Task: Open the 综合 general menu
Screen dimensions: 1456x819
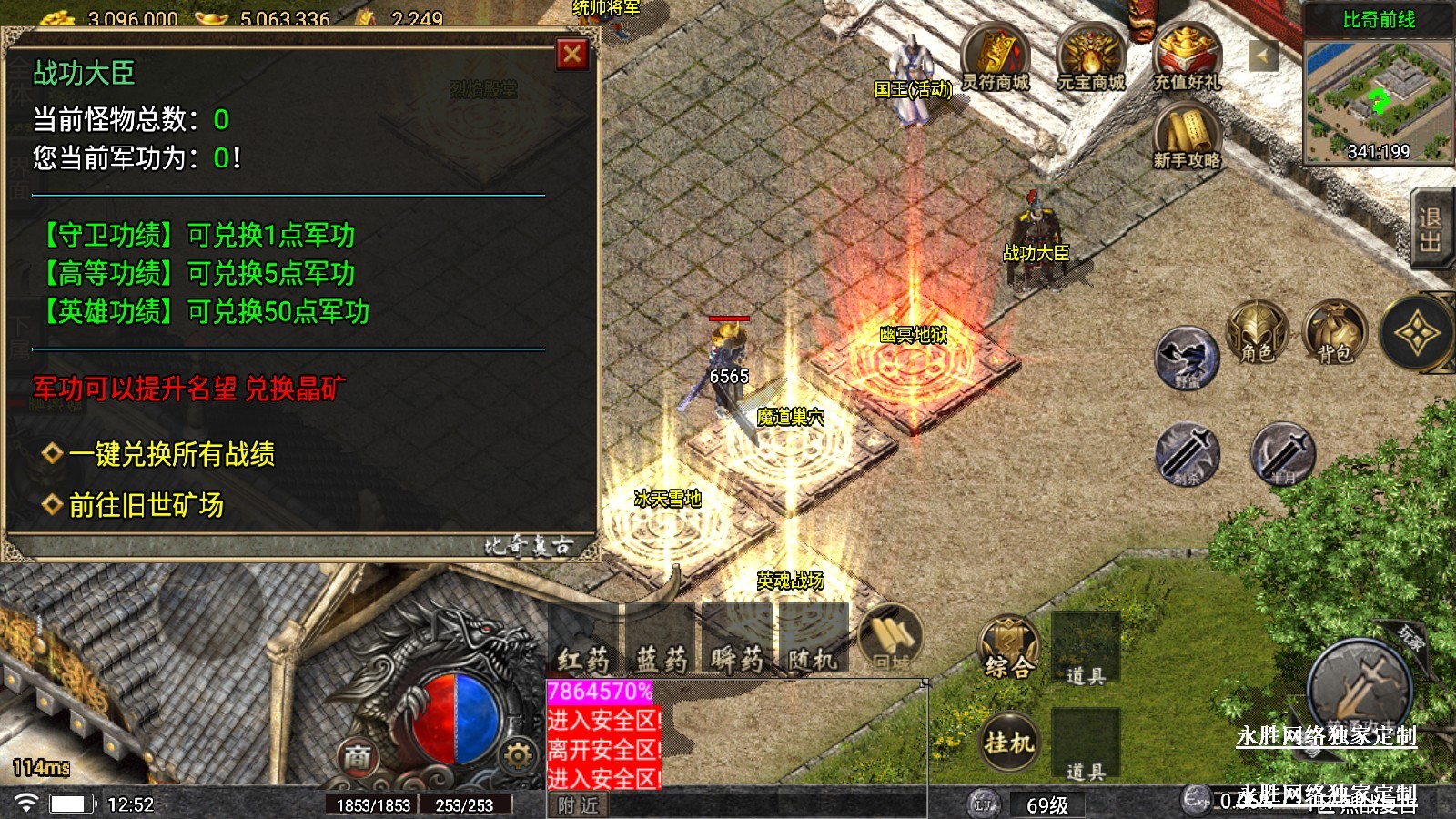Action: (x=1008, y=650)
